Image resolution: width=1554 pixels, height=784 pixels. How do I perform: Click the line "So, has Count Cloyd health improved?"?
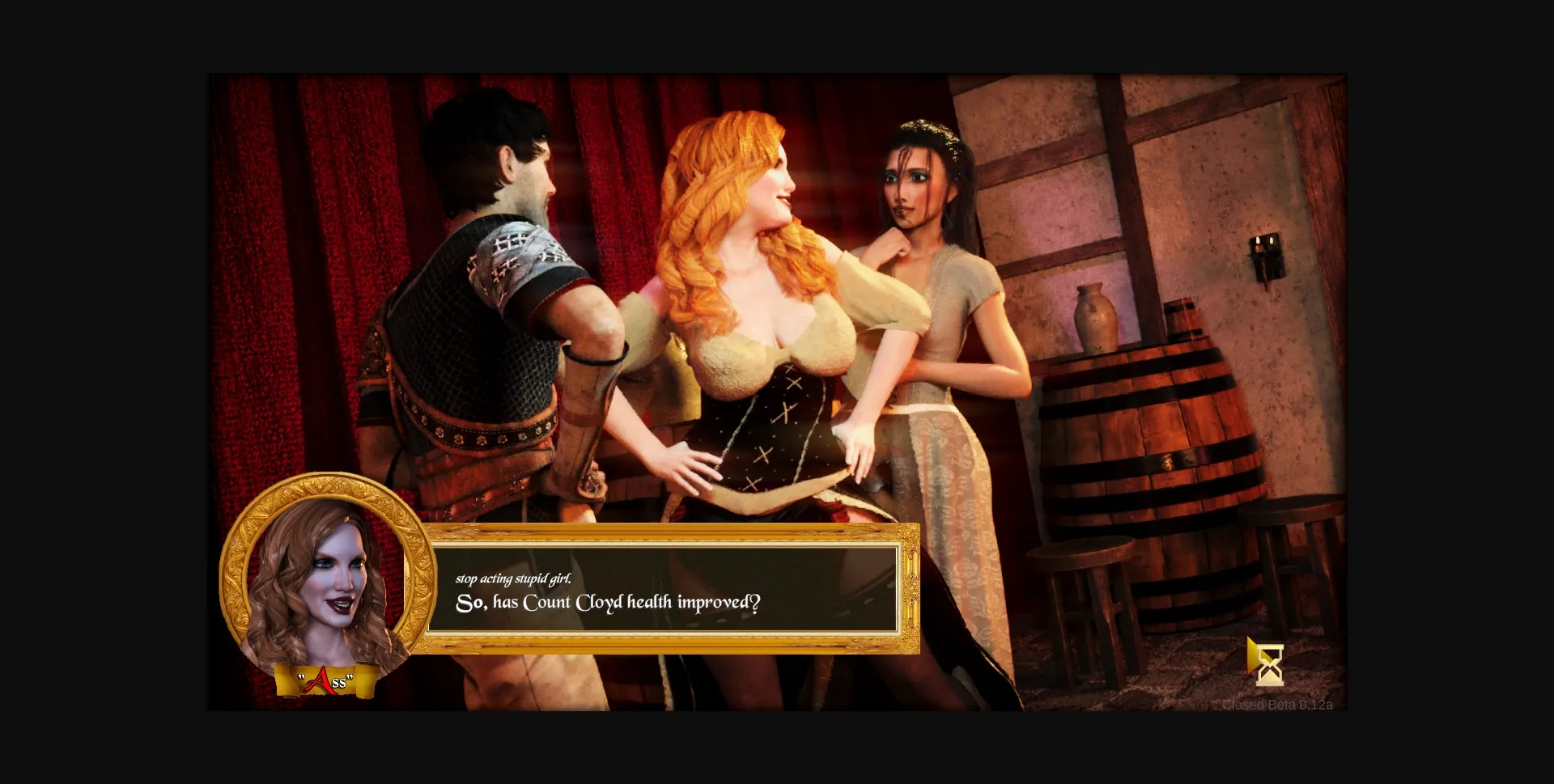pyautogui.click(x=609, y=600)
